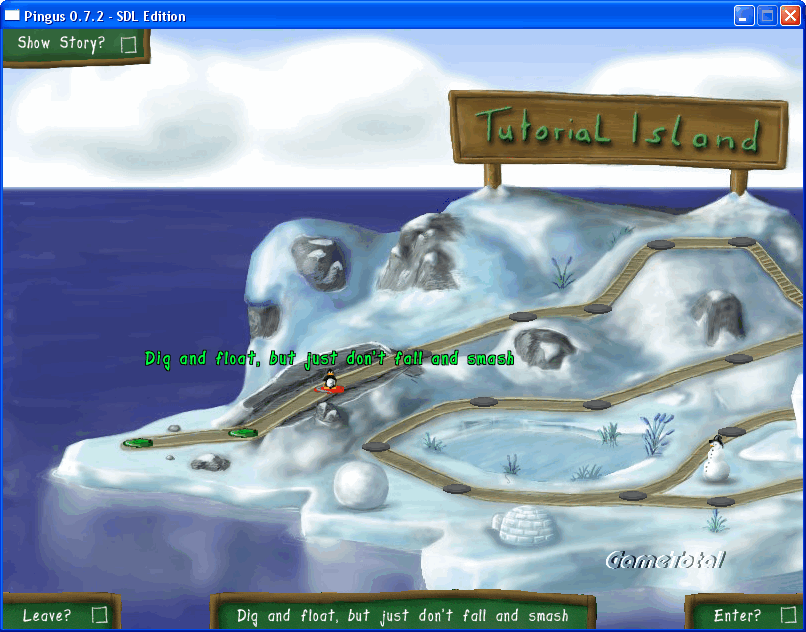Select the gray level dot beside the snowman
Image resolution: width=806 pixels, height=632 pixels.
(x=731, y=432)
